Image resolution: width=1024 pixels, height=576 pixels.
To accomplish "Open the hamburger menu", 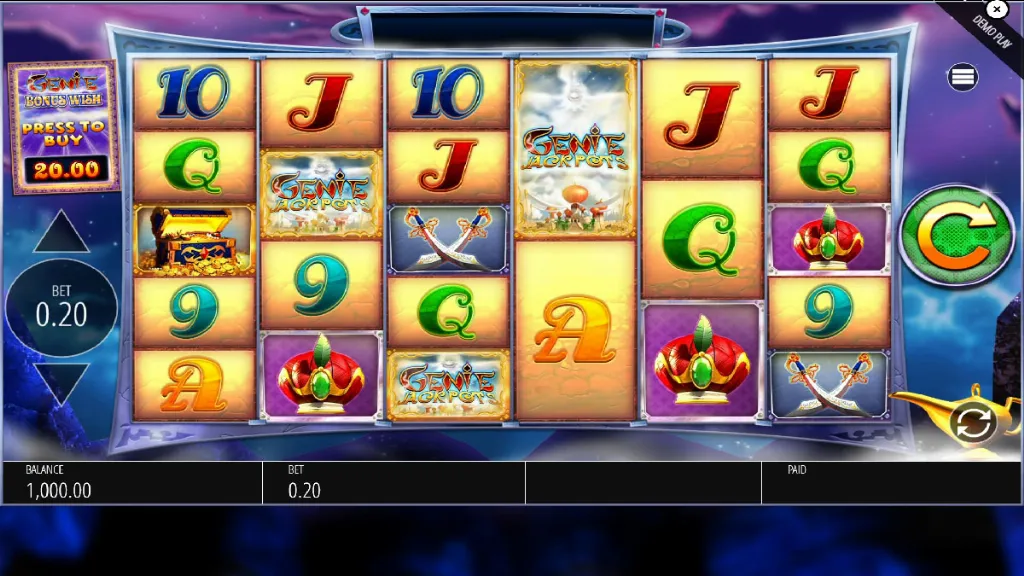I will (964, 77).
